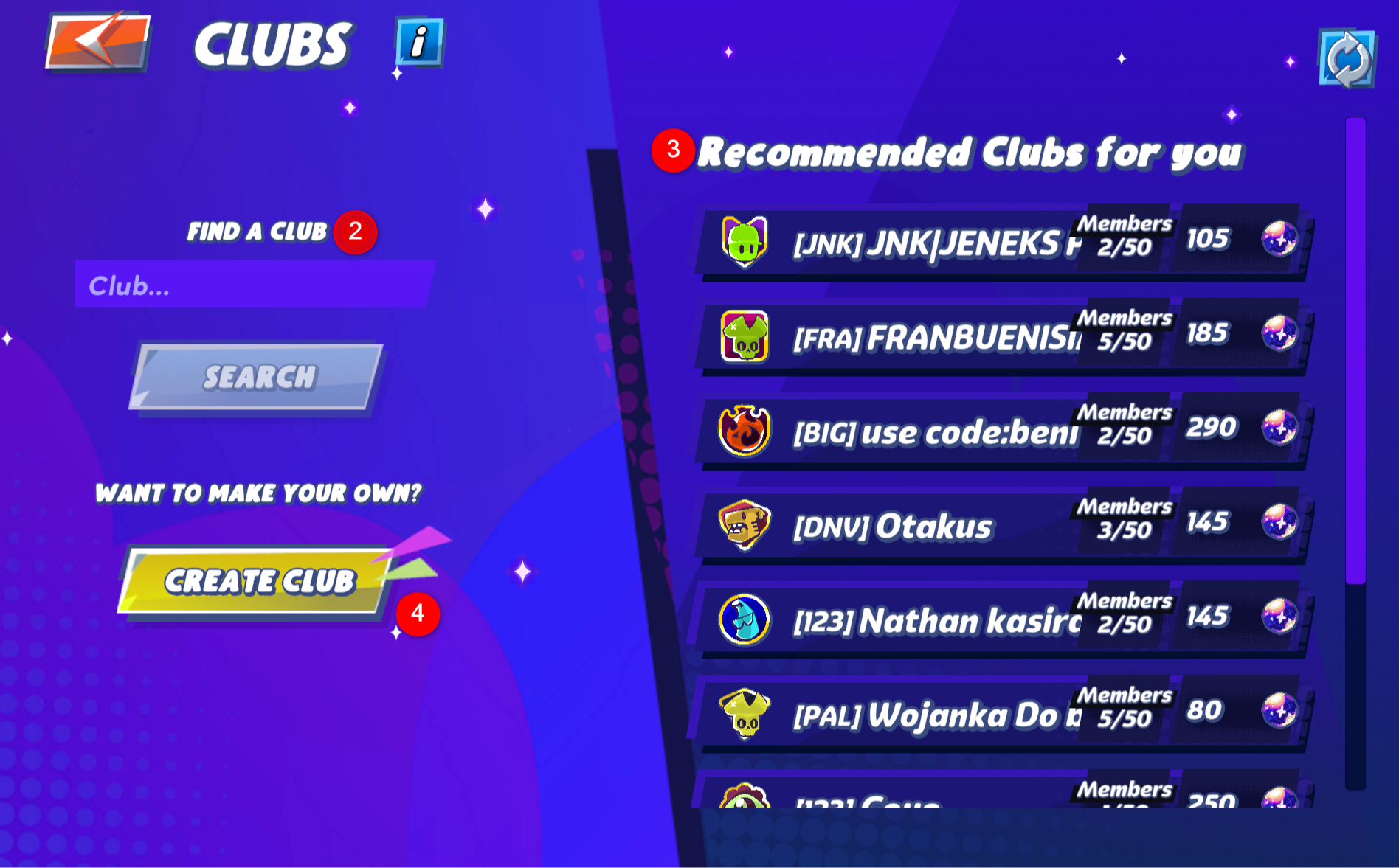This screenshot has width=1399, height=868.
Task: Click the [PAL] yellow skull emblem
Action: point(745,714)
